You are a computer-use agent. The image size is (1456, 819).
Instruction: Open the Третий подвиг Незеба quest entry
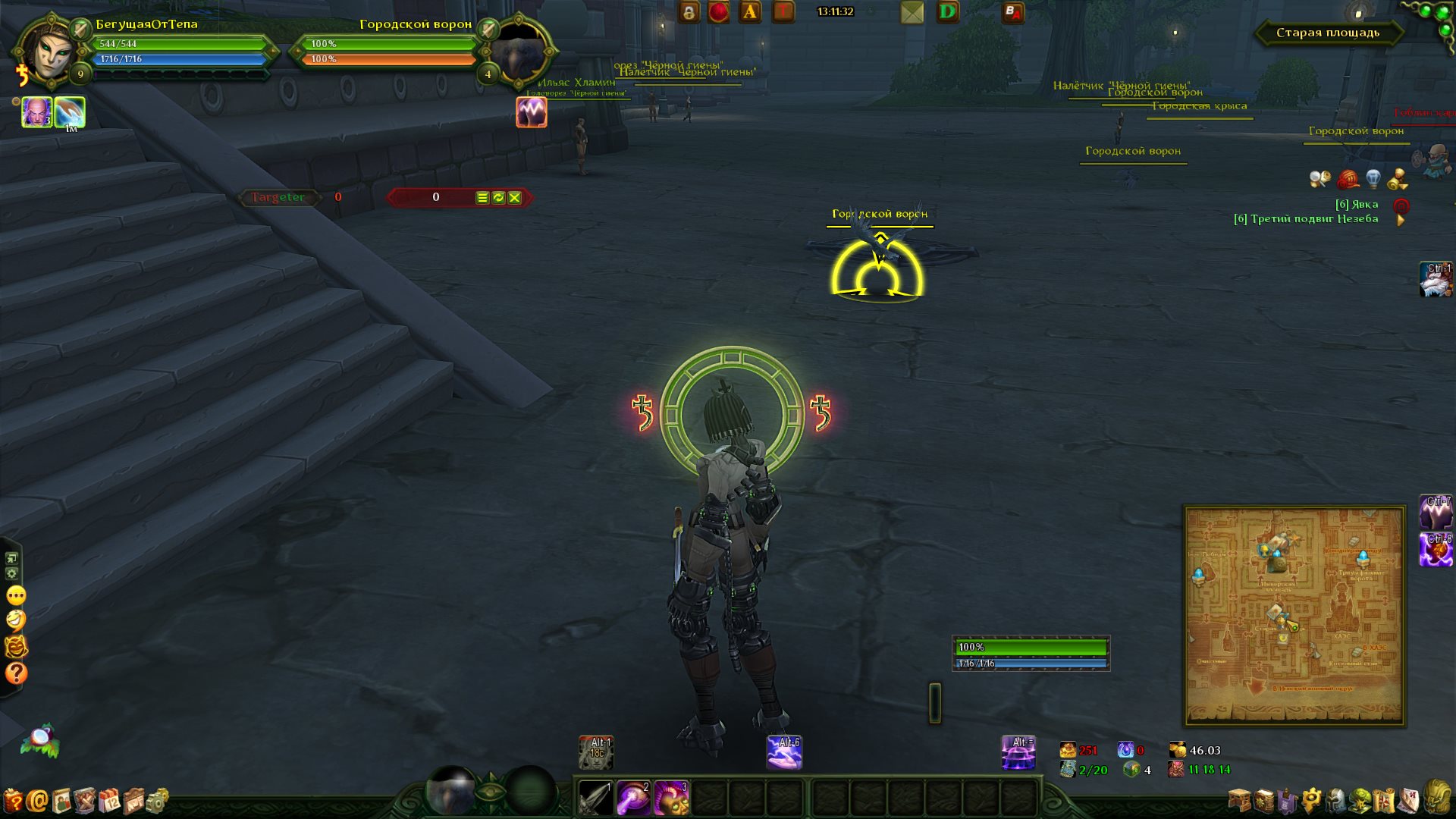pos(1306,219)
